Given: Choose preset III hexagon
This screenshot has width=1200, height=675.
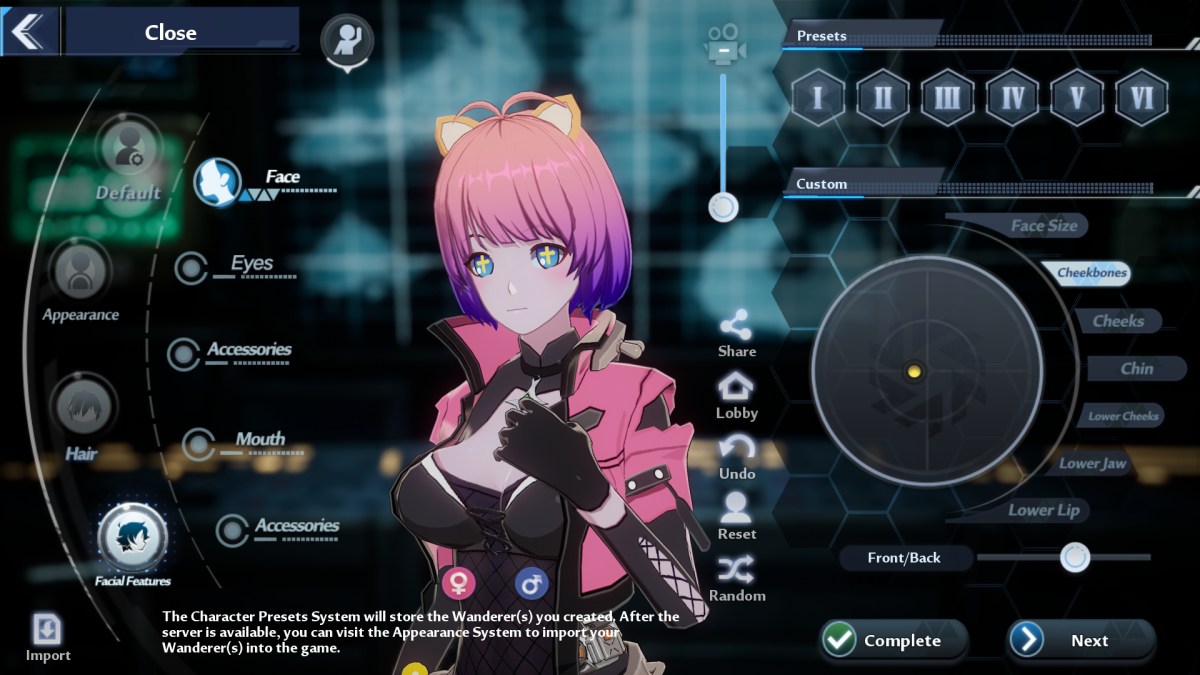Looking at the screenshot, I should (947, 97).
